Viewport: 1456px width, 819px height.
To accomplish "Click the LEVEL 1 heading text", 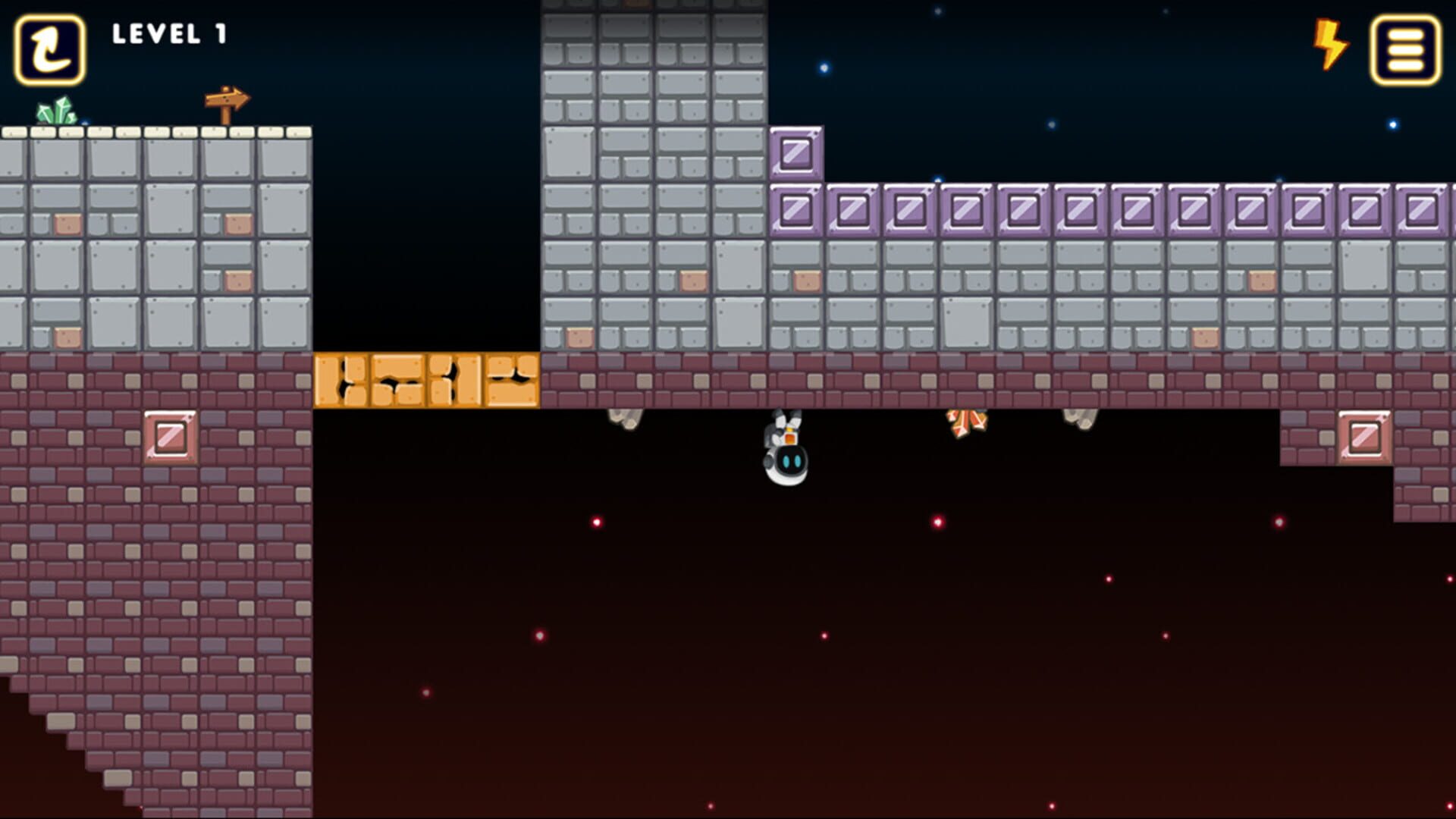I will [x=168, y=34].
